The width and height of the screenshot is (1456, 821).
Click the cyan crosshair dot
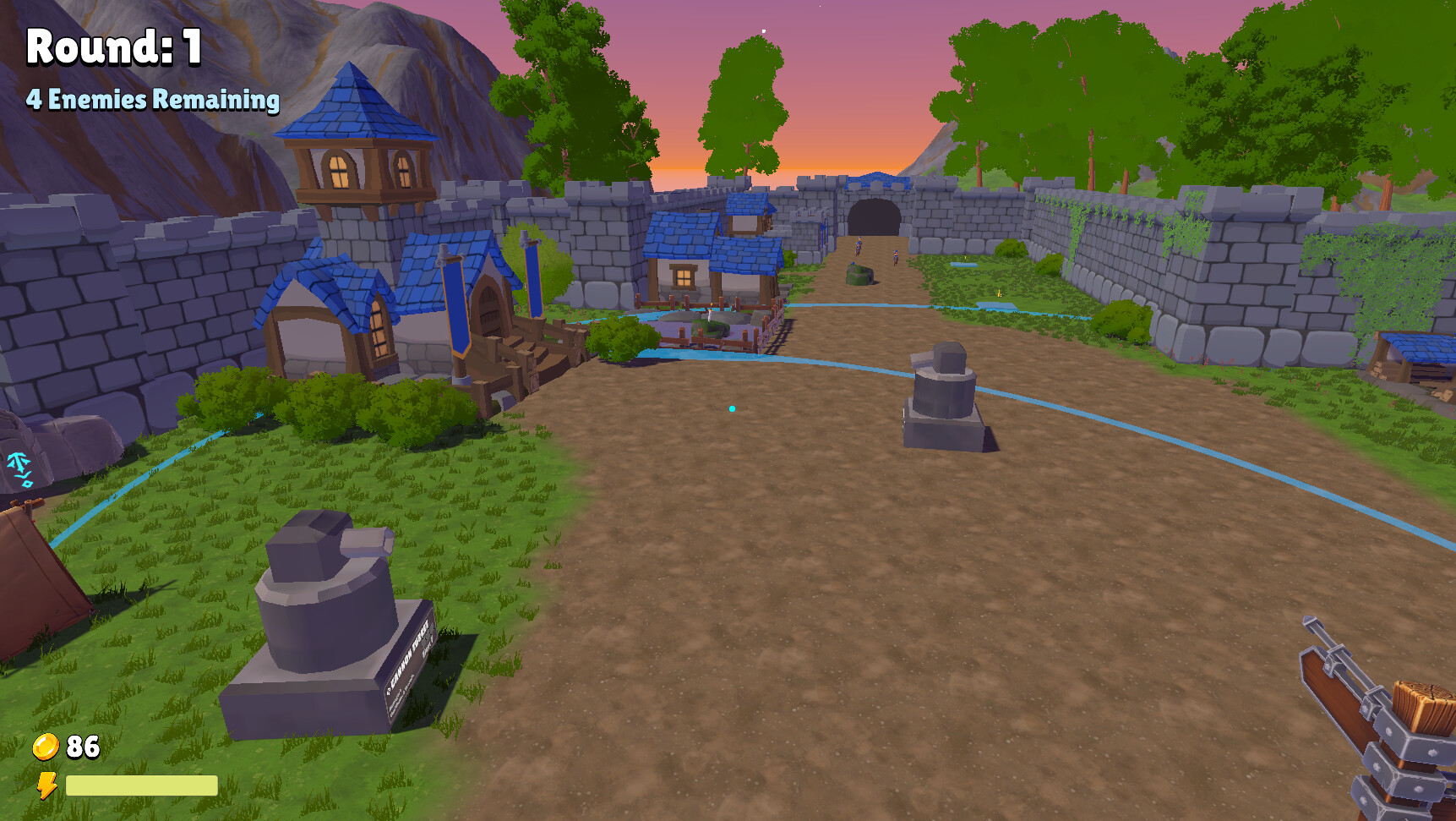(x=732, y=408)
